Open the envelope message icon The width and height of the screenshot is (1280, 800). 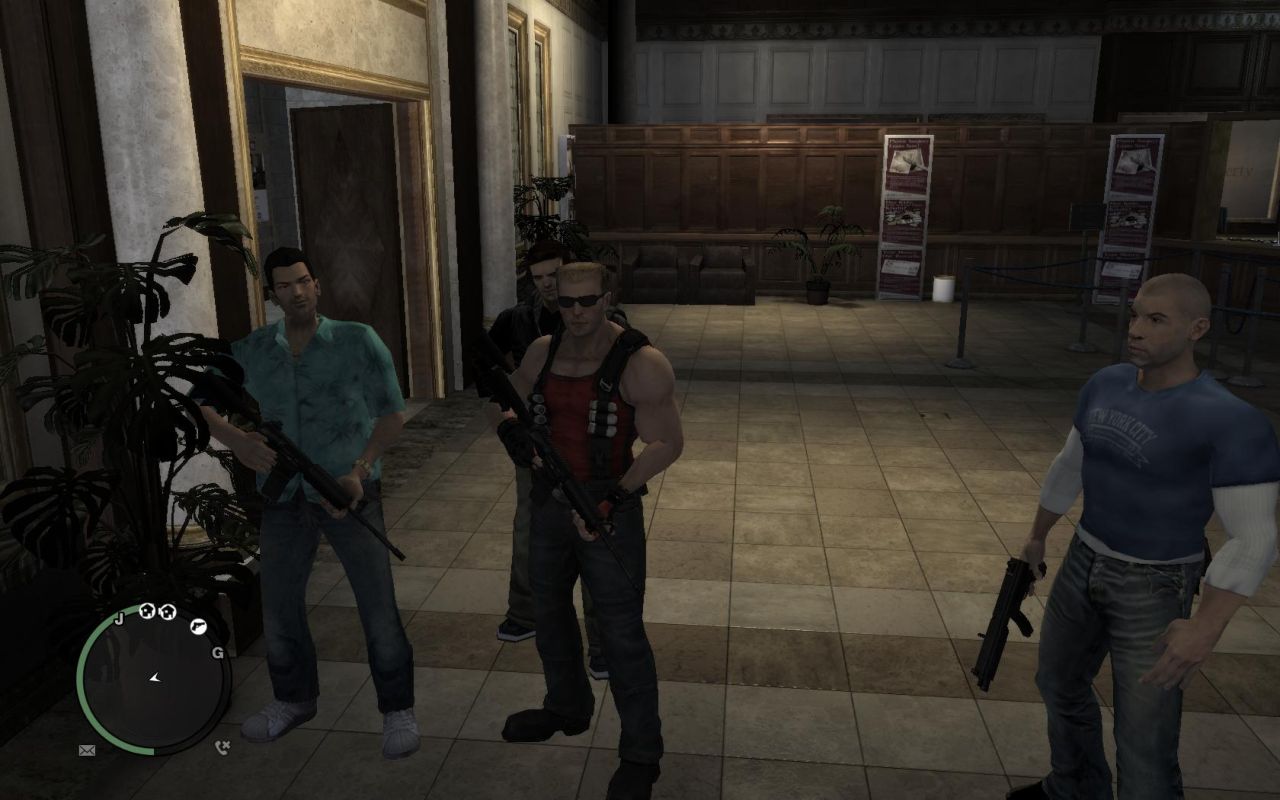87,750
